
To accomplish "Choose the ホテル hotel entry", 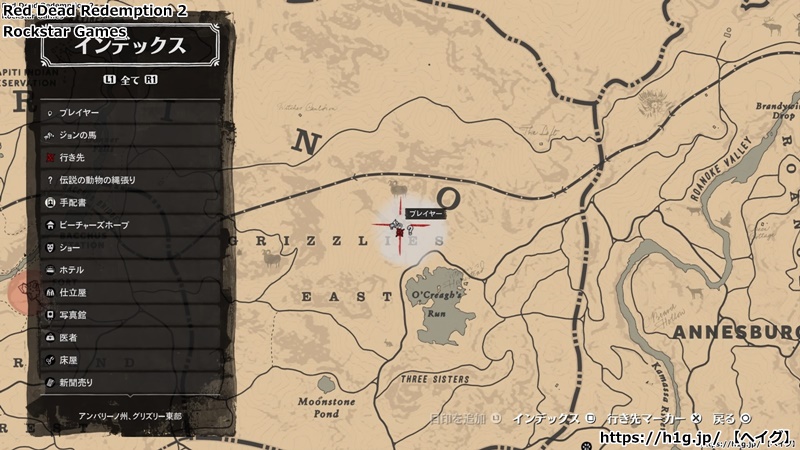I will click(130, 270).
